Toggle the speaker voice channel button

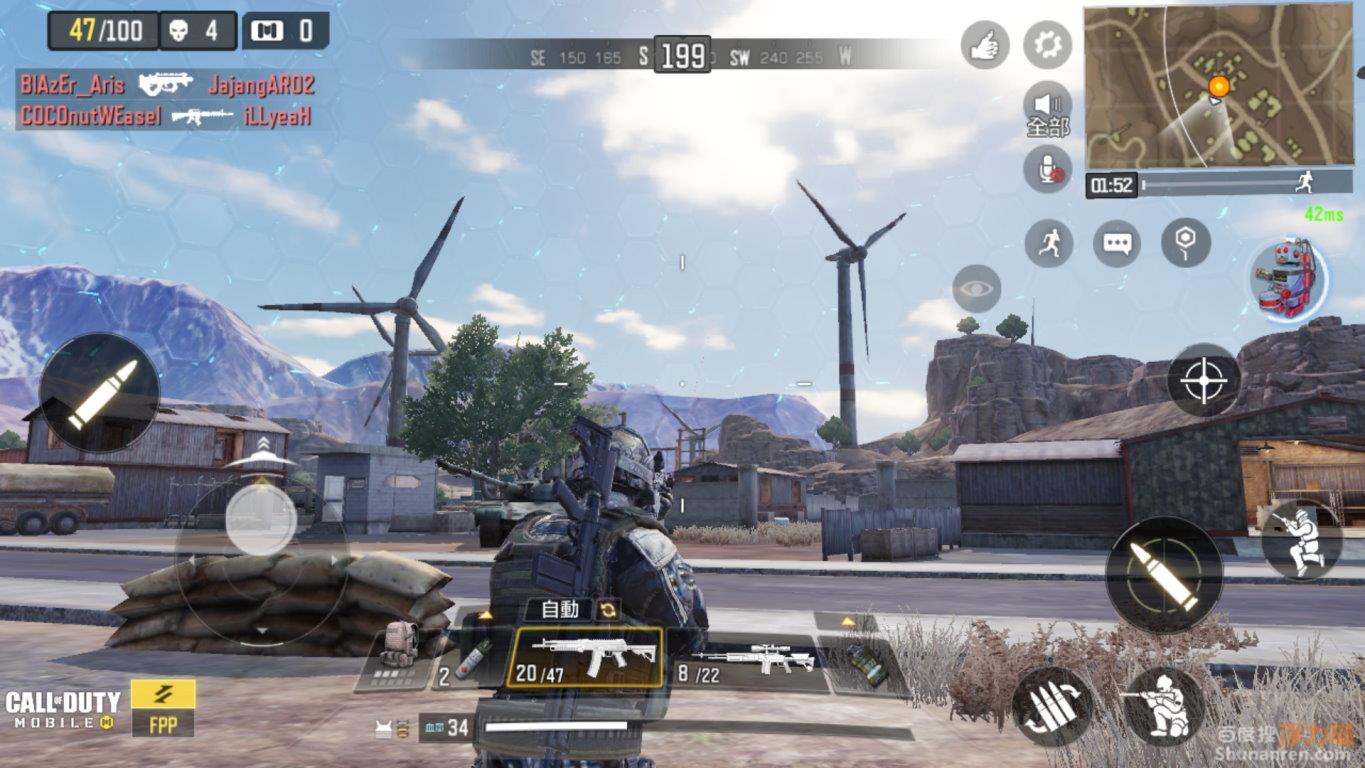[x=1047, y=107]
